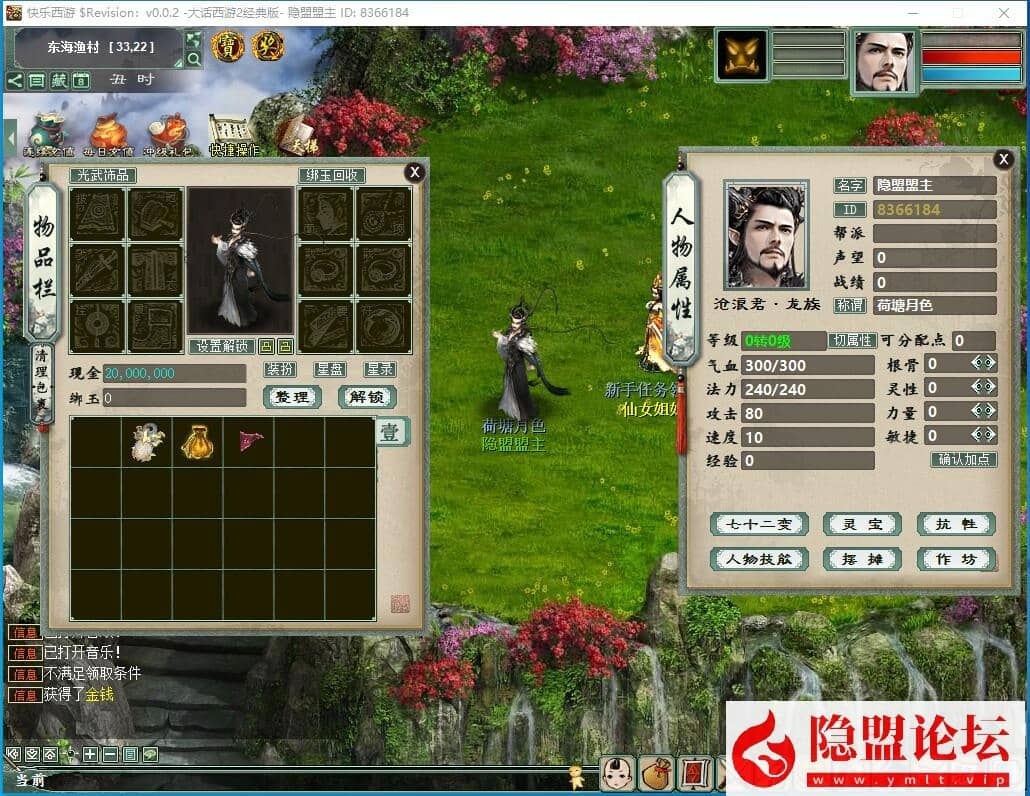Image resolution: width=1030 pixels, height=796 pixels.
Task: Open the 光武饰品 accessories
Action: pos(103,176)
